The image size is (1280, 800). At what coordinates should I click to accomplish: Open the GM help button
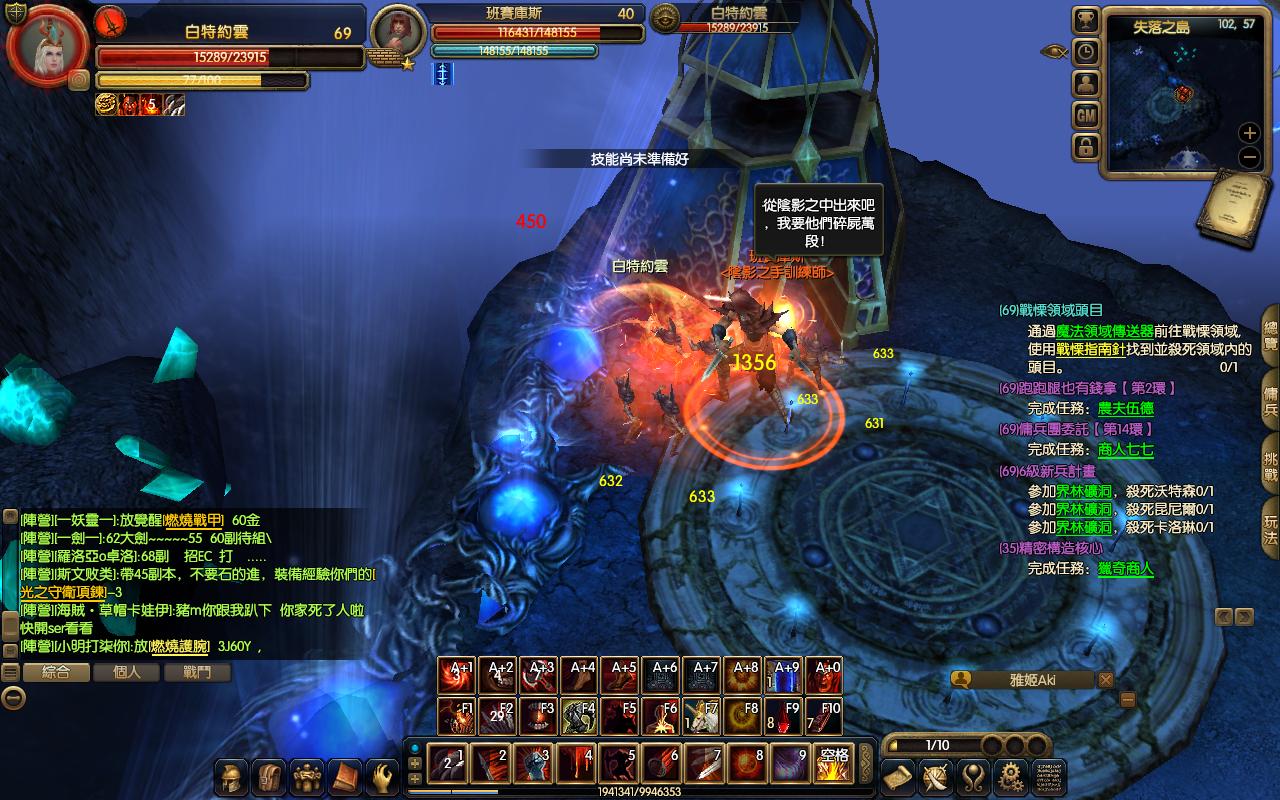1086,116
